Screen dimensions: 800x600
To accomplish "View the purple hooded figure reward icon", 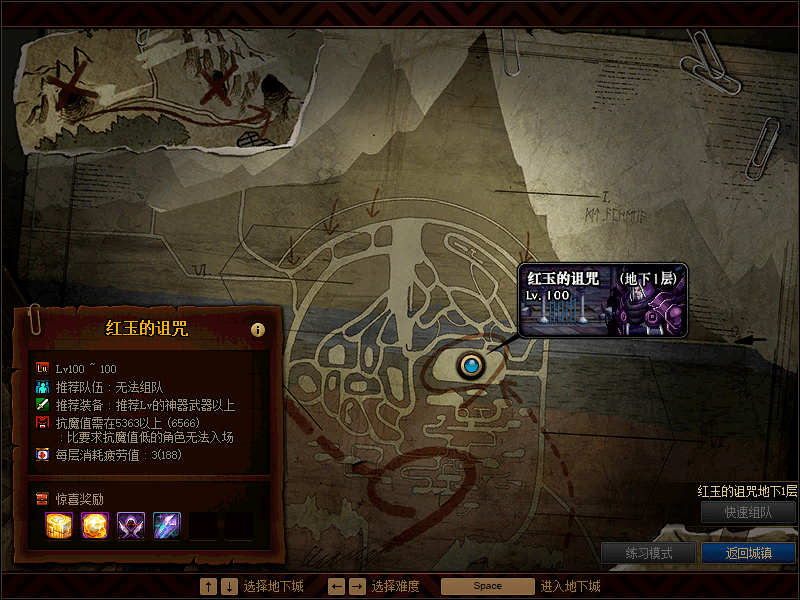I will 132,525.
